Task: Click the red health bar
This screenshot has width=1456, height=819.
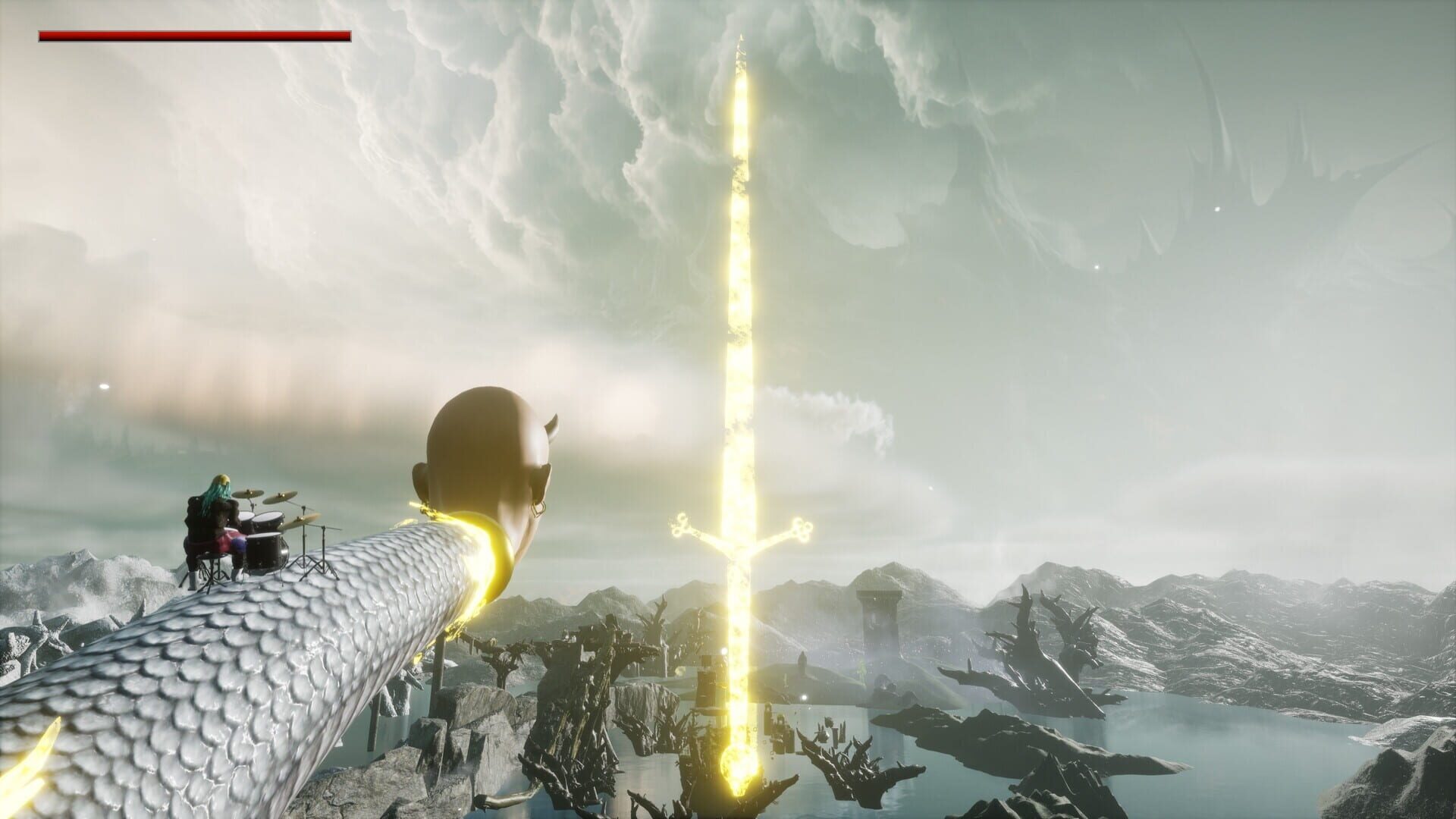Action: tap(193, 36)
